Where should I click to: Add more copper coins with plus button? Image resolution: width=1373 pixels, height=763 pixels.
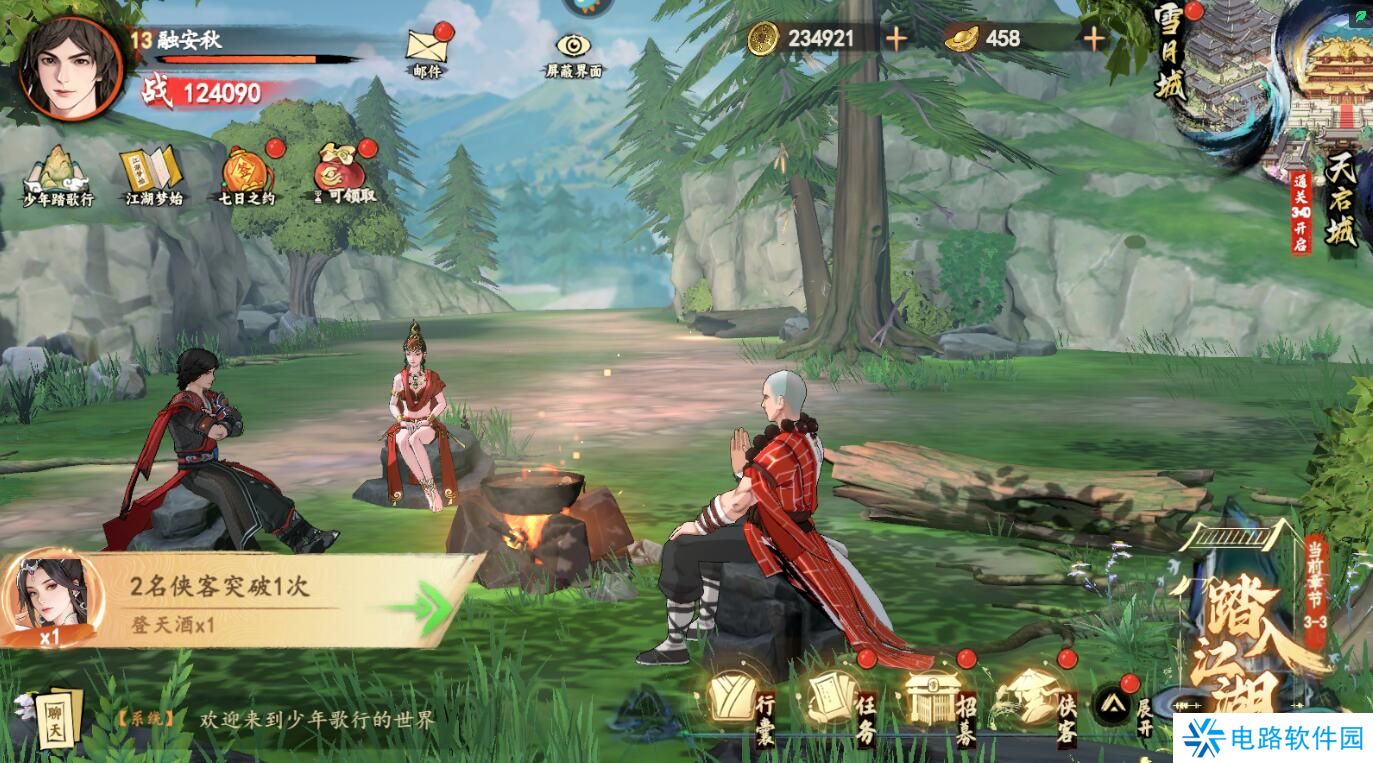(x=896, y=39)
